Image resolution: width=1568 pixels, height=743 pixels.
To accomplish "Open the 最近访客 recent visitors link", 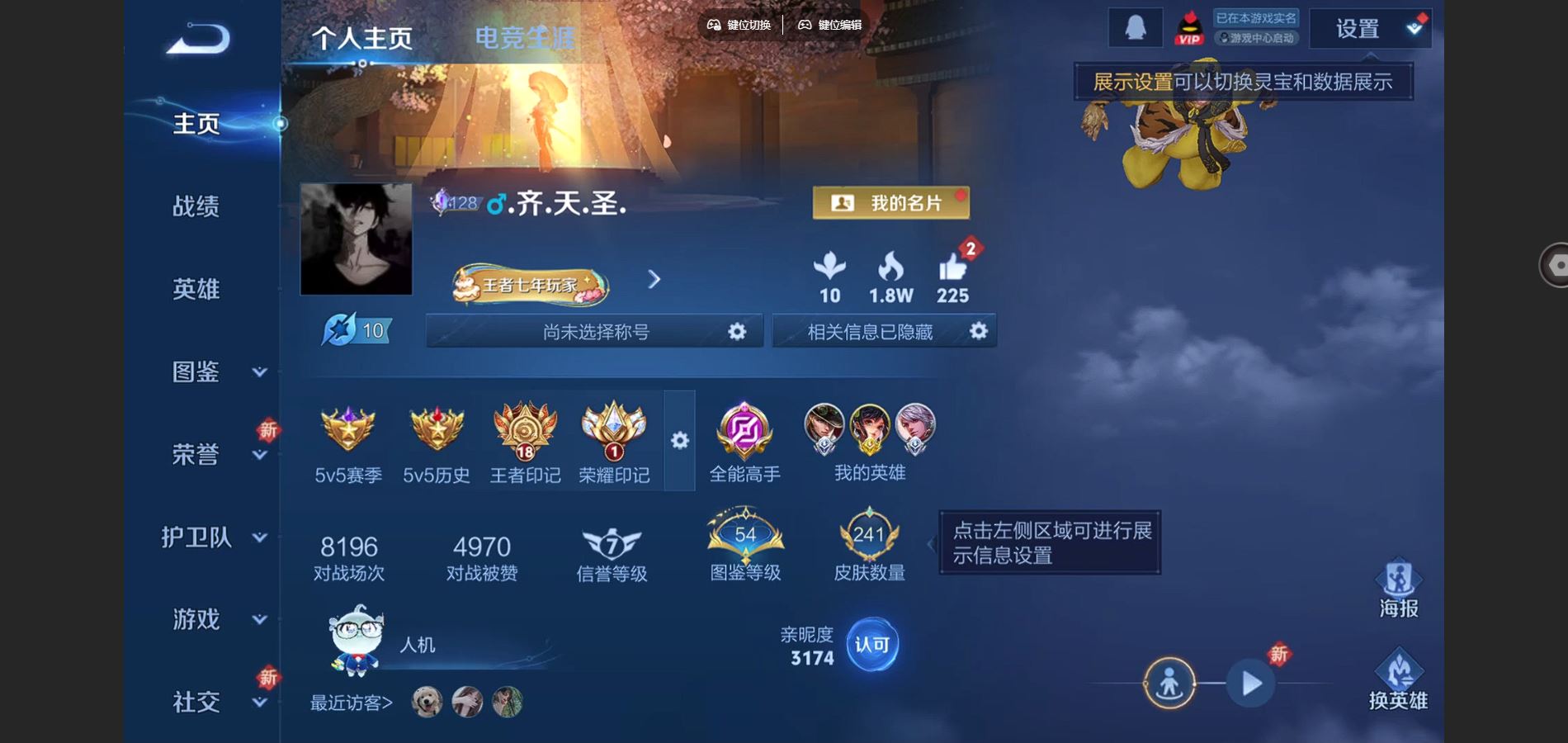I will [x=350, y=703].
